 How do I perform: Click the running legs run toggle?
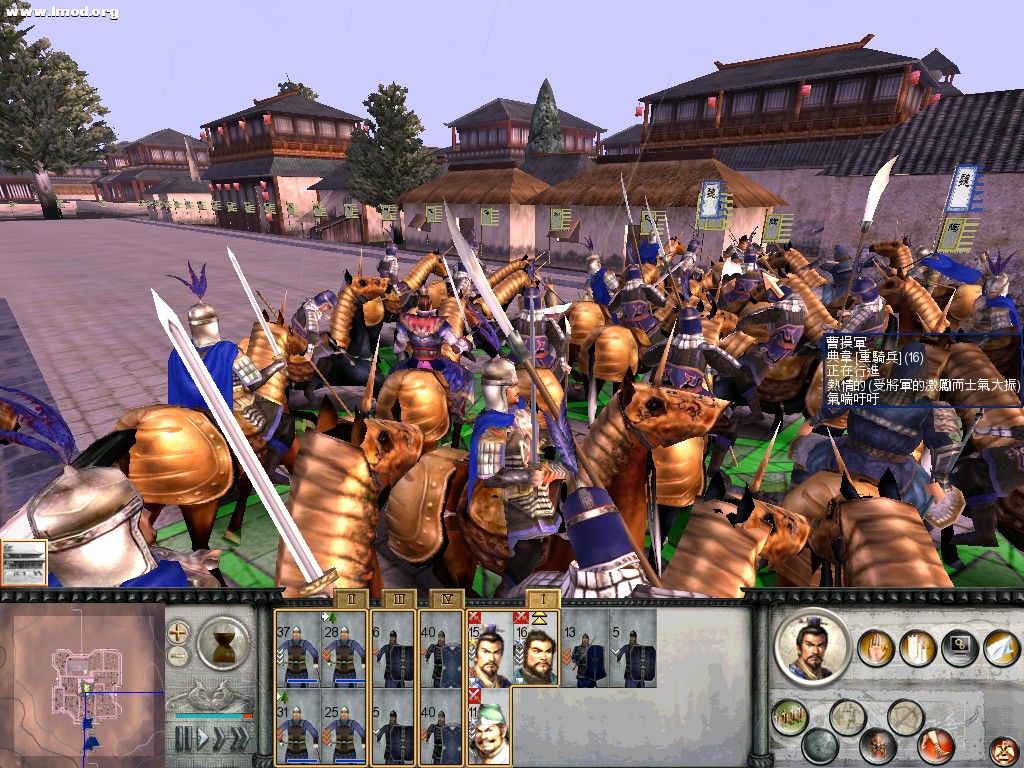pos(935,746)
